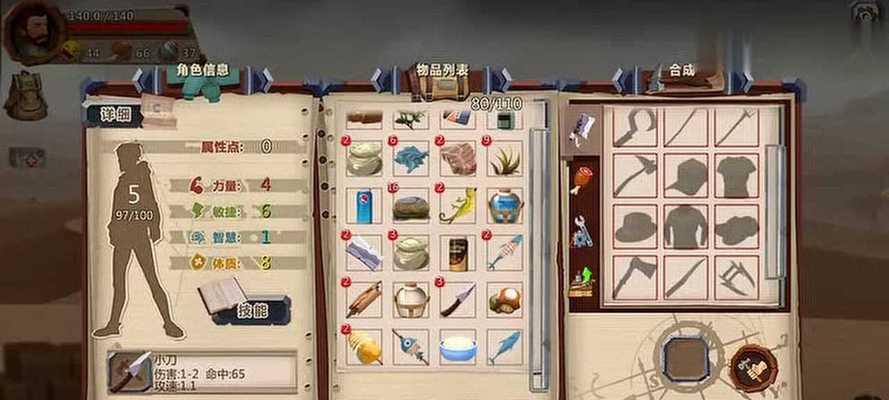Switch to the food crafting category

point(580,180)
